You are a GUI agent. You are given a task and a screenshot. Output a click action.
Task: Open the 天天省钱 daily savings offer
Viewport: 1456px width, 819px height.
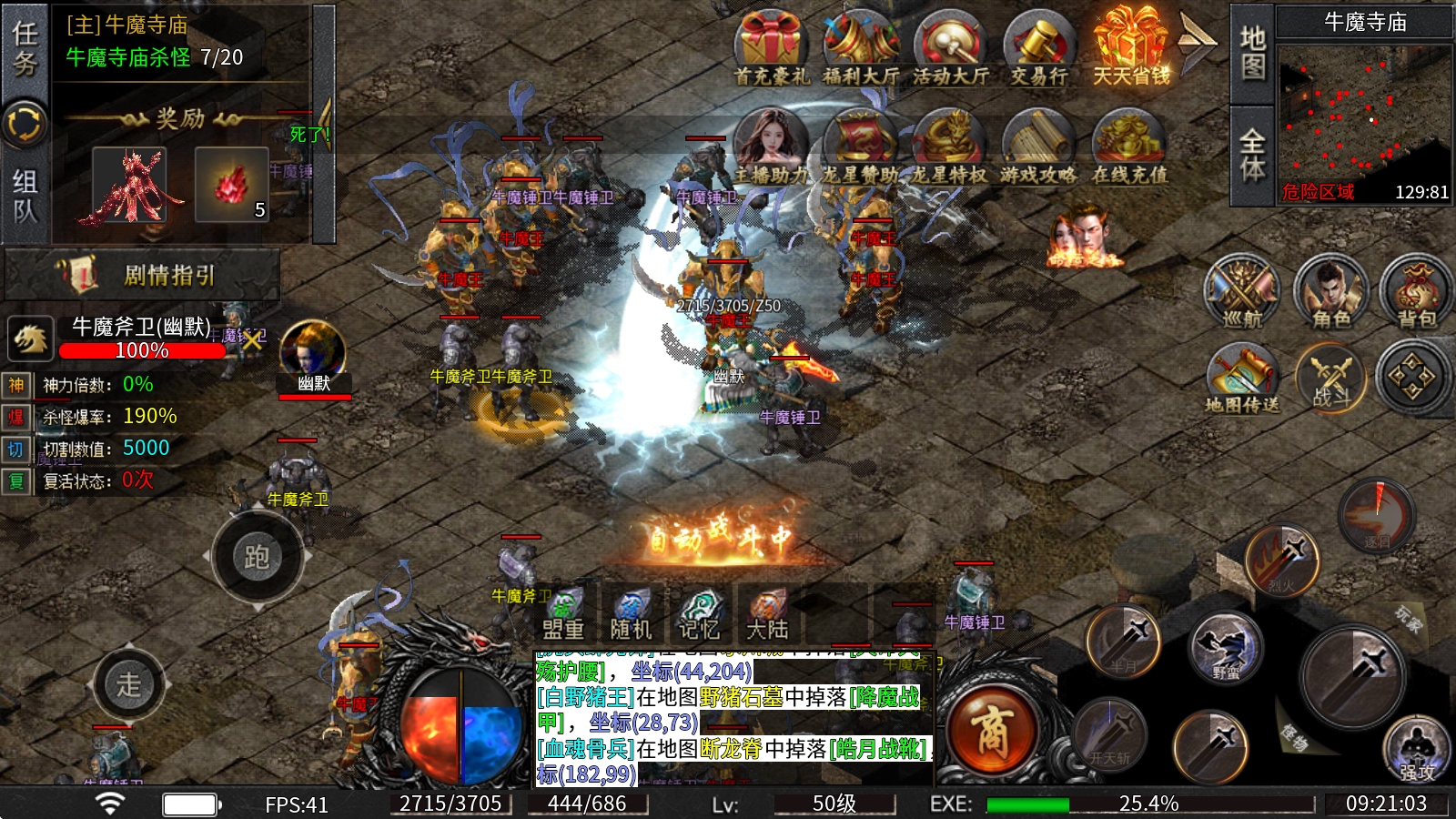1130,47
